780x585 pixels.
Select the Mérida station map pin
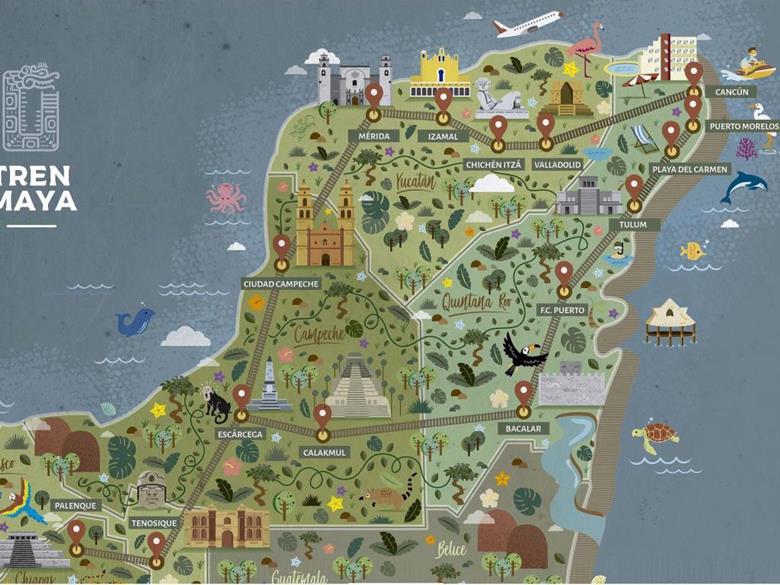374,95
